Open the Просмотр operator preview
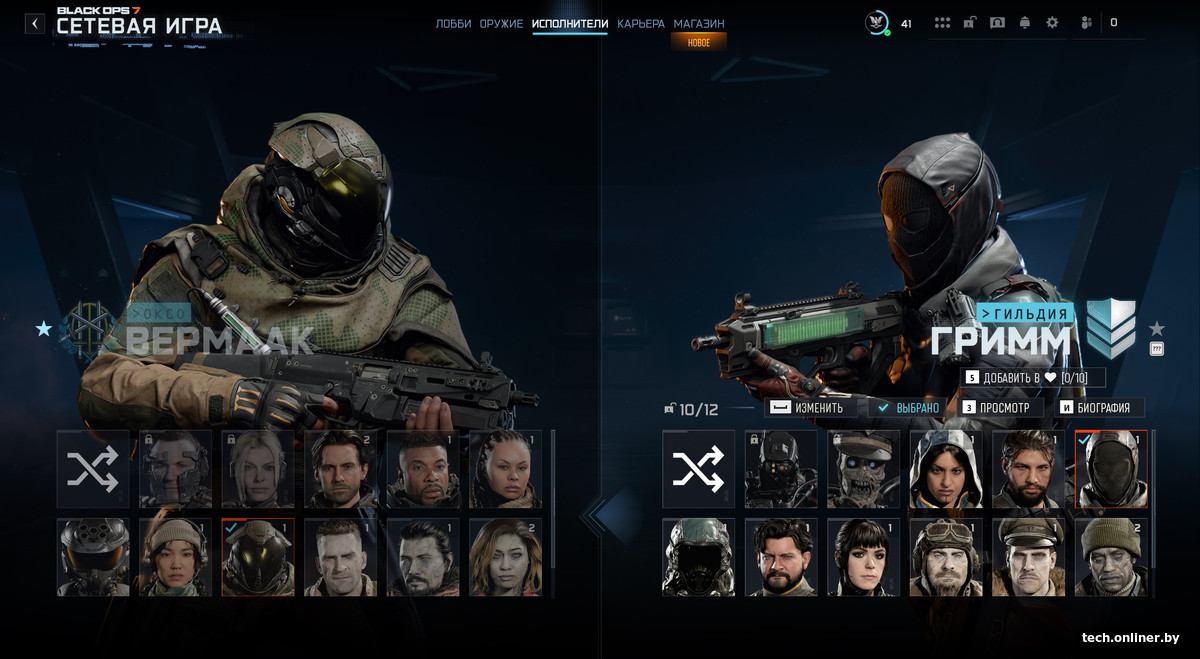The width and height of the screenshot is (1200, 659). click(1002, 408)
